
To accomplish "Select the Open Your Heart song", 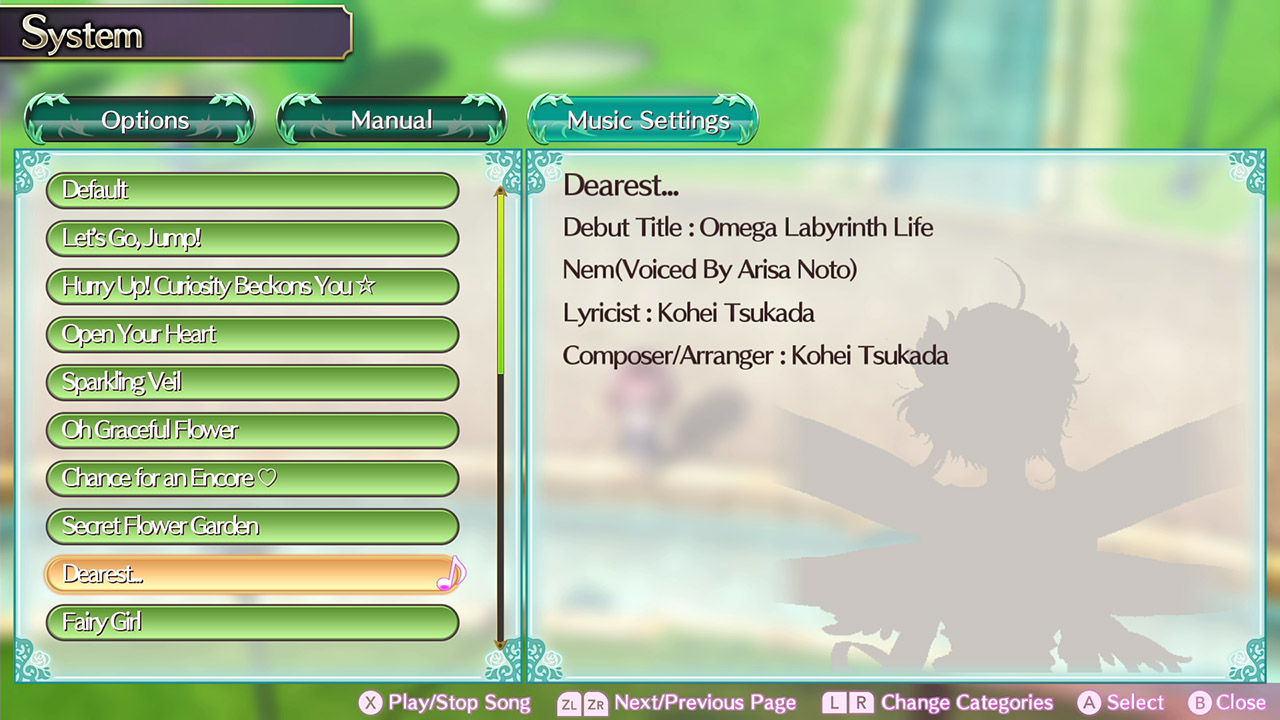I will tap(252, 334).
